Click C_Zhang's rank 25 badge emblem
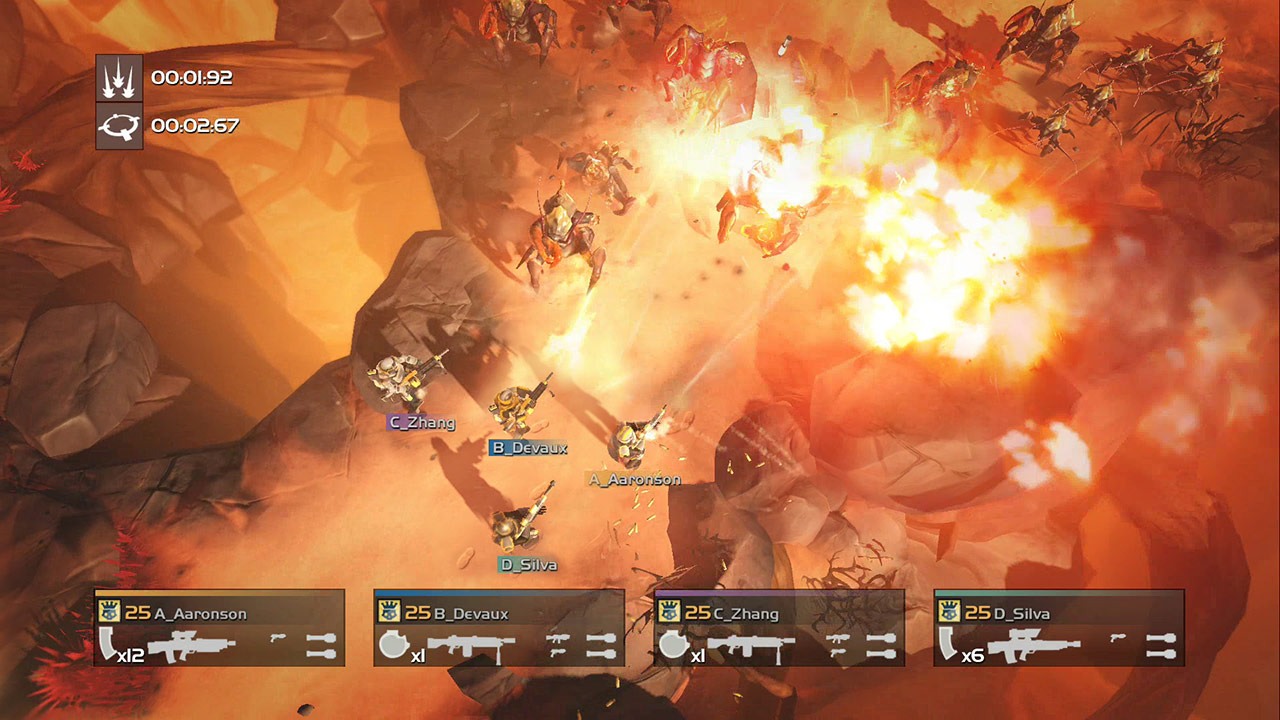 click(669, 611)
